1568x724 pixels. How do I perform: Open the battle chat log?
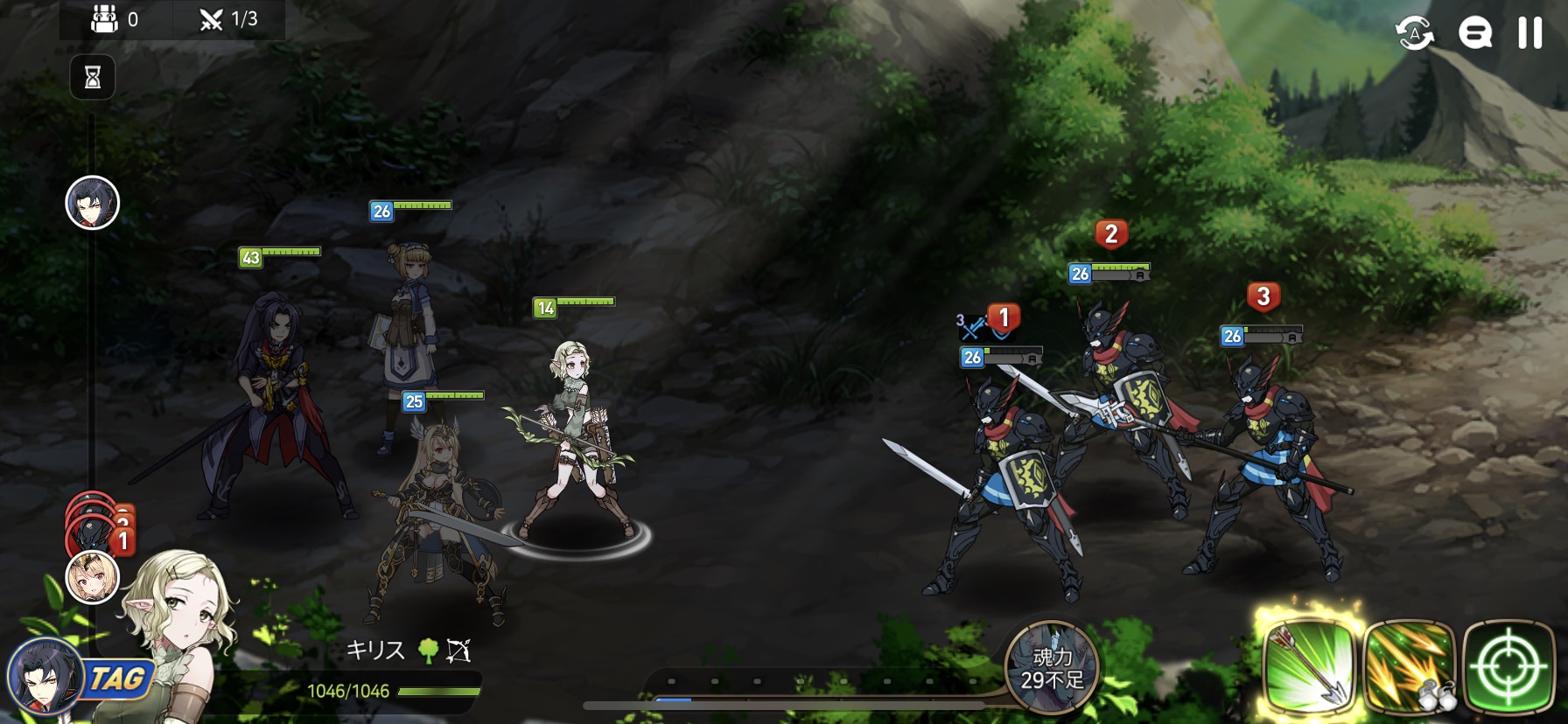pyautogui.click(x=1474, y=33)
